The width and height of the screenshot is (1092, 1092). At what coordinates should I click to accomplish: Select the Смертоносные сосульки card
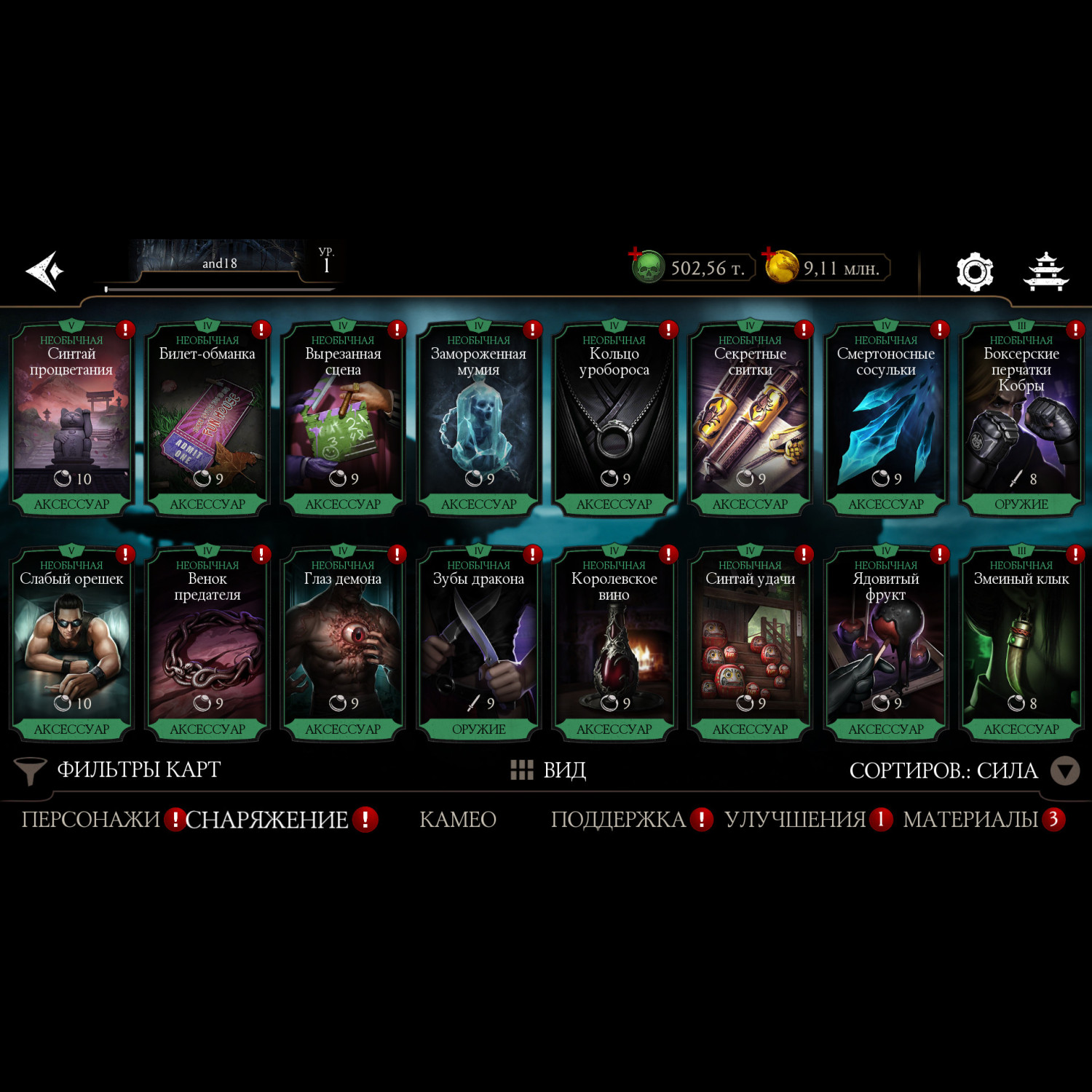pyautogui.click(x=885, y=420)
